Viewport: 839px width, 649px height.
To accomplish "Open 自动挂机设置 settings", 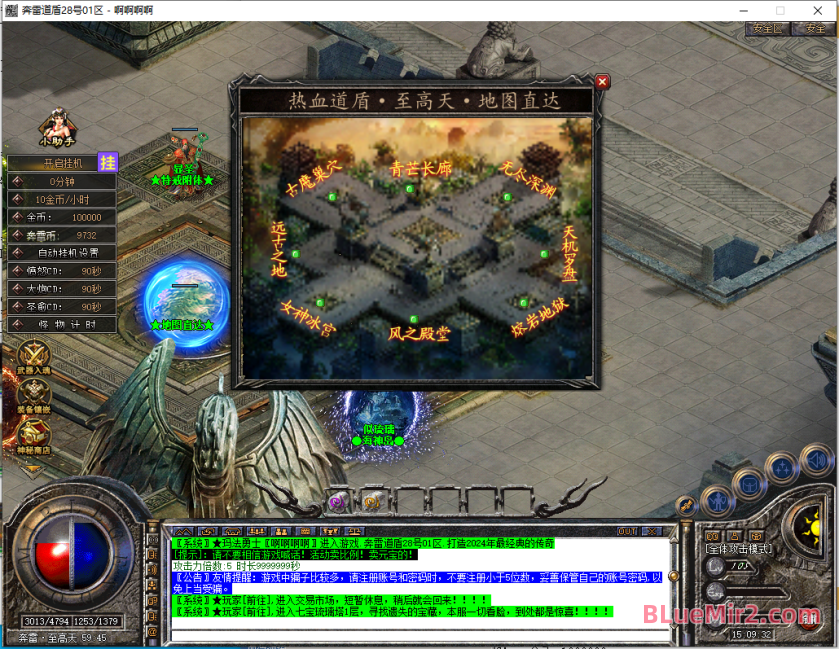I will pos(62,253).
